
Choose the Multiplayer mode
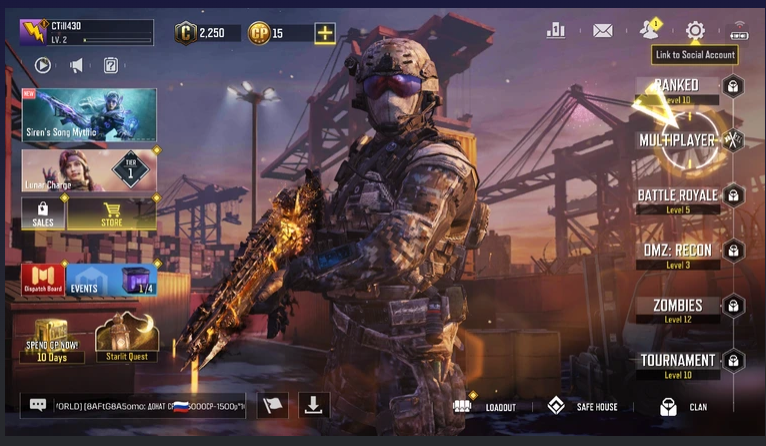click(x=677, y=140)
